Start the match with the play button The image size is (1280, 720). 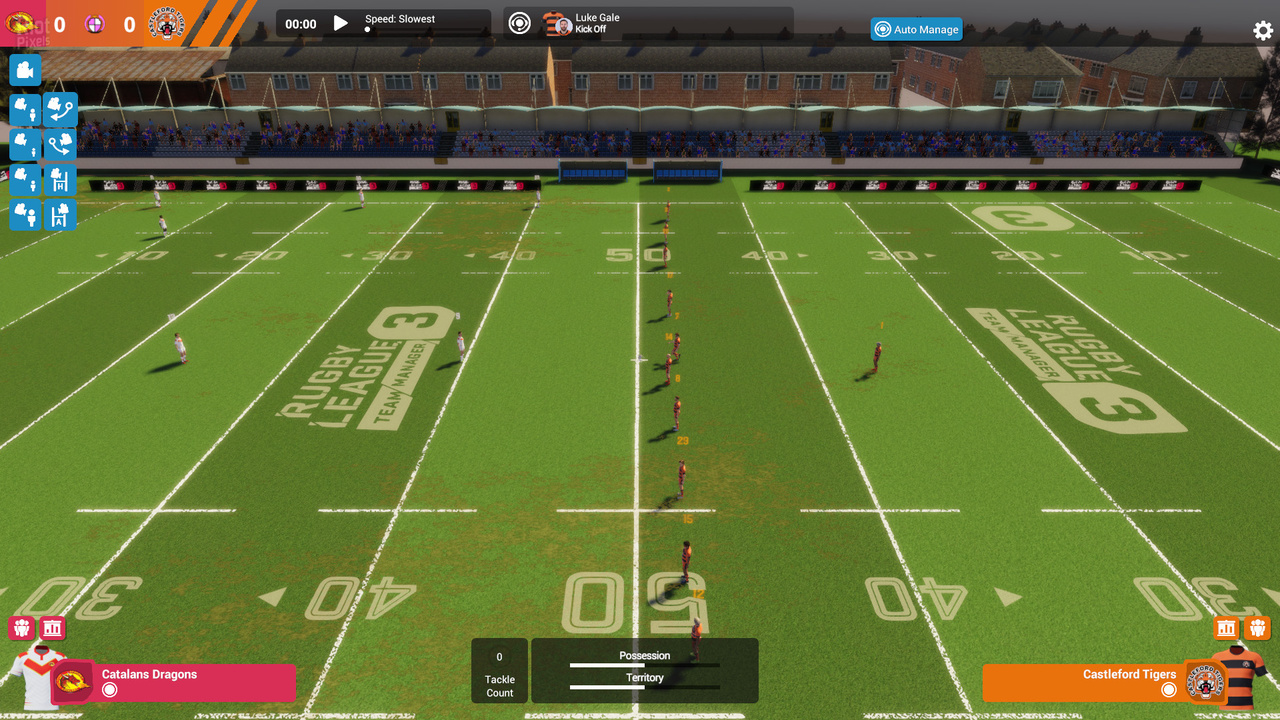(x=341, y=23)
